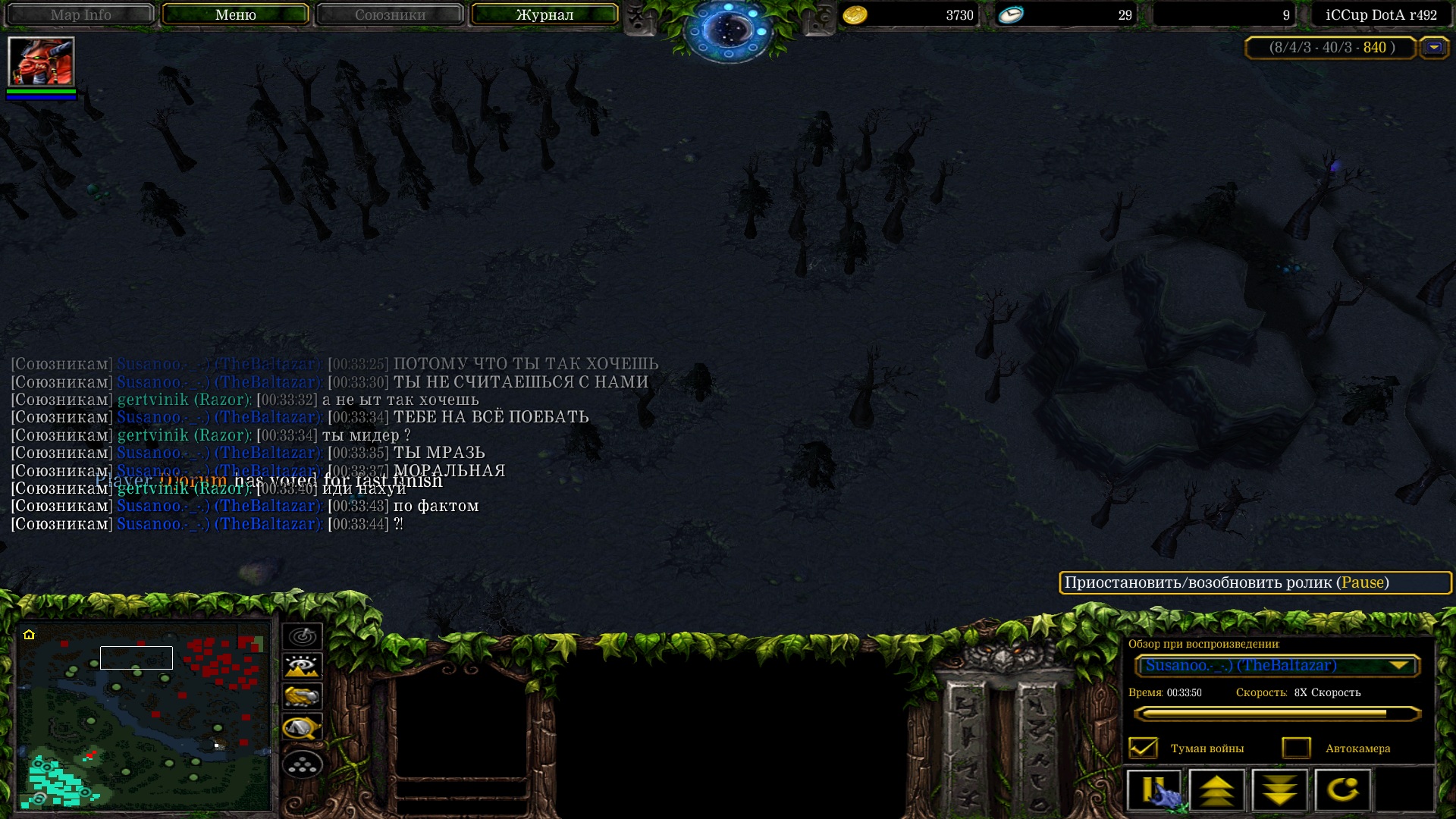Open the Союзники allies menu
Viewport: 1456px width, 819px height.
[390, 14]
